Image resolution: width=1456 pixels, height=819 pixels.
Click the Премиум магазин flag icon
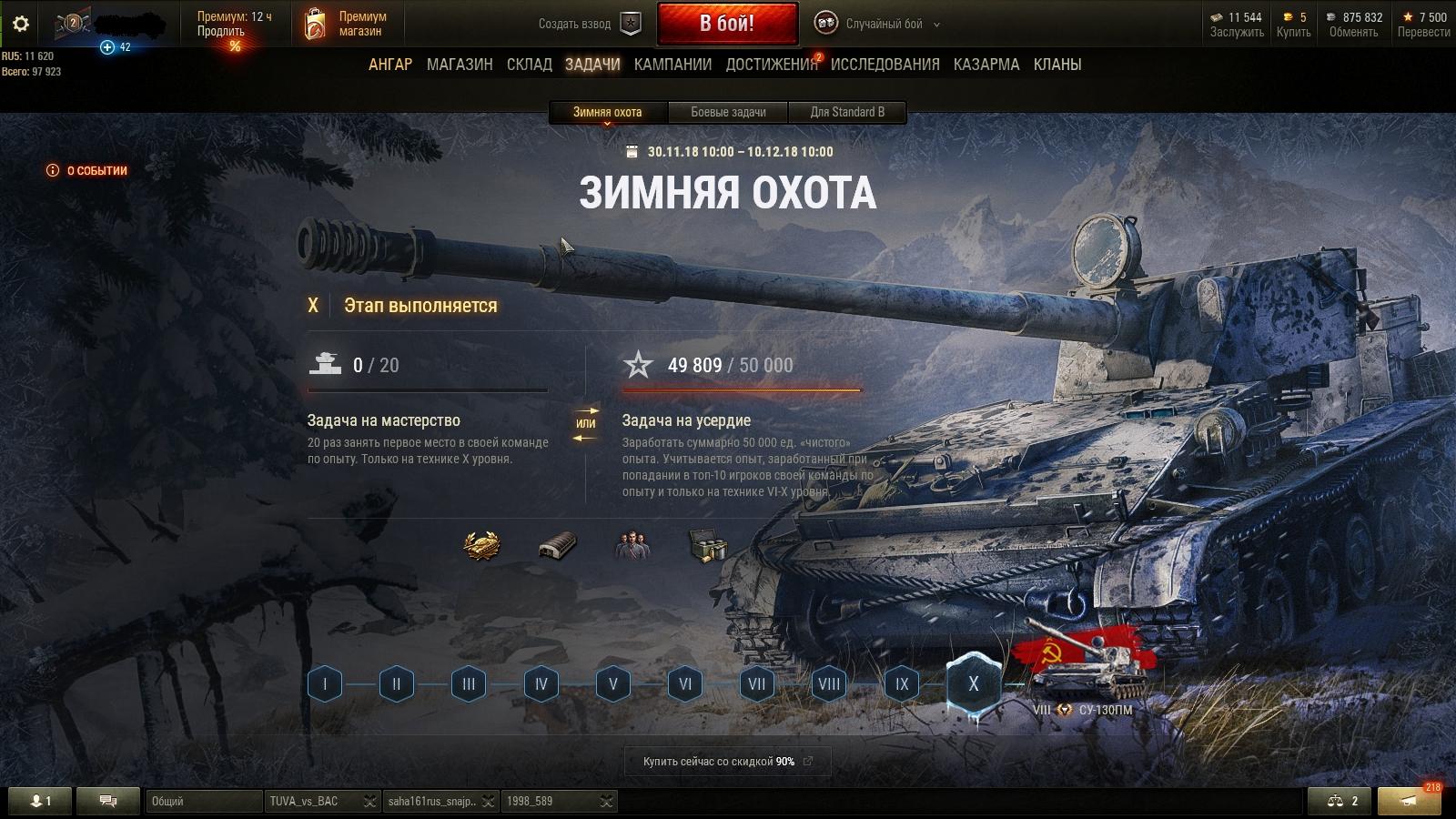click(316, 23)
